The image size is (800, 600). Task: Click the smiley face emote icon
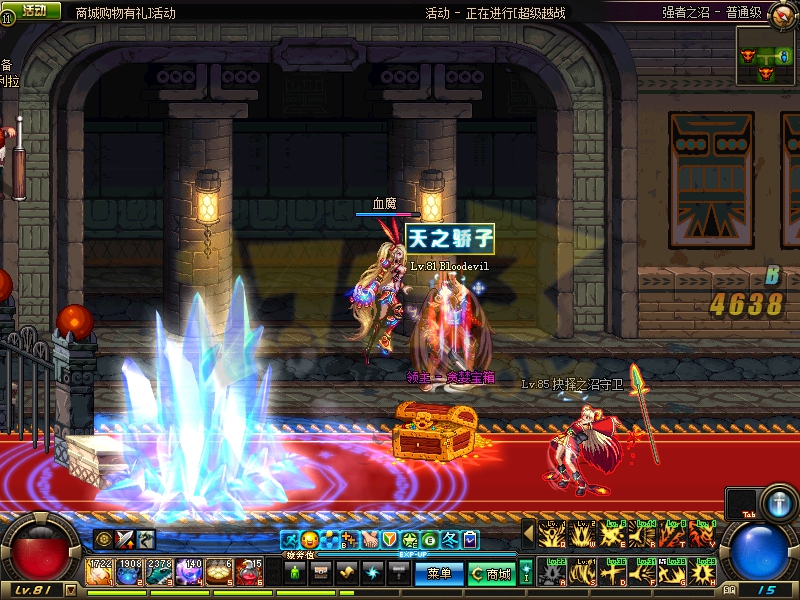click(x=310, y=540)
